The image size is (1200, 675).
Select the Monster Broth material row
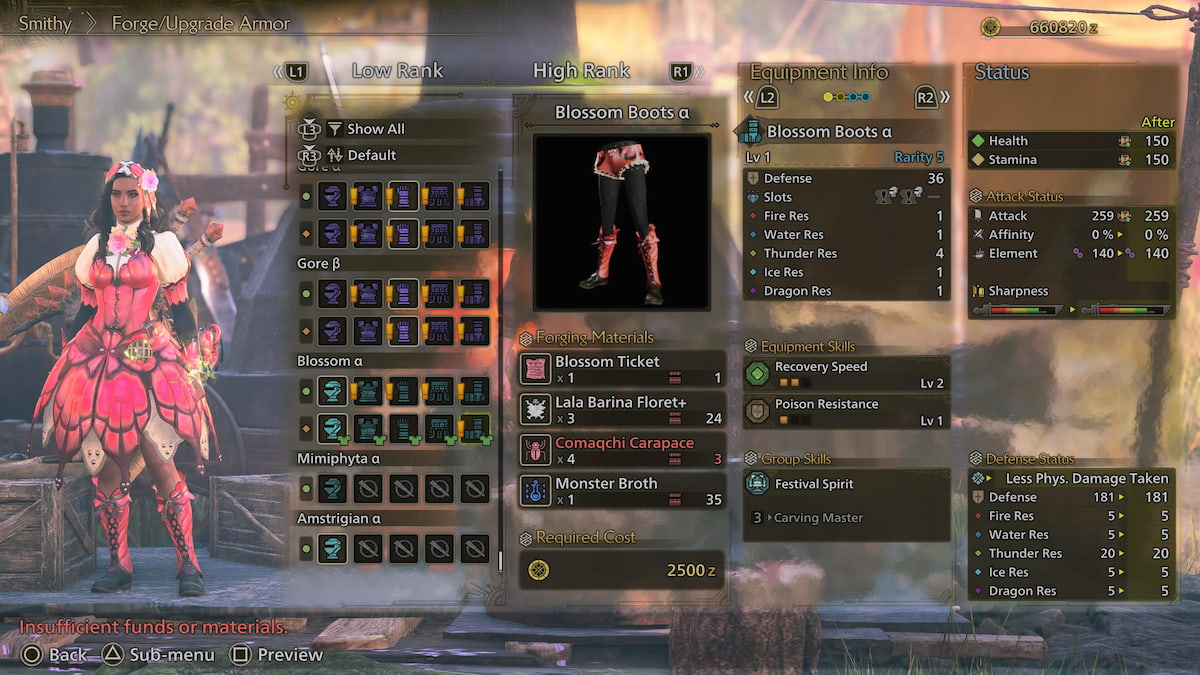621,491
